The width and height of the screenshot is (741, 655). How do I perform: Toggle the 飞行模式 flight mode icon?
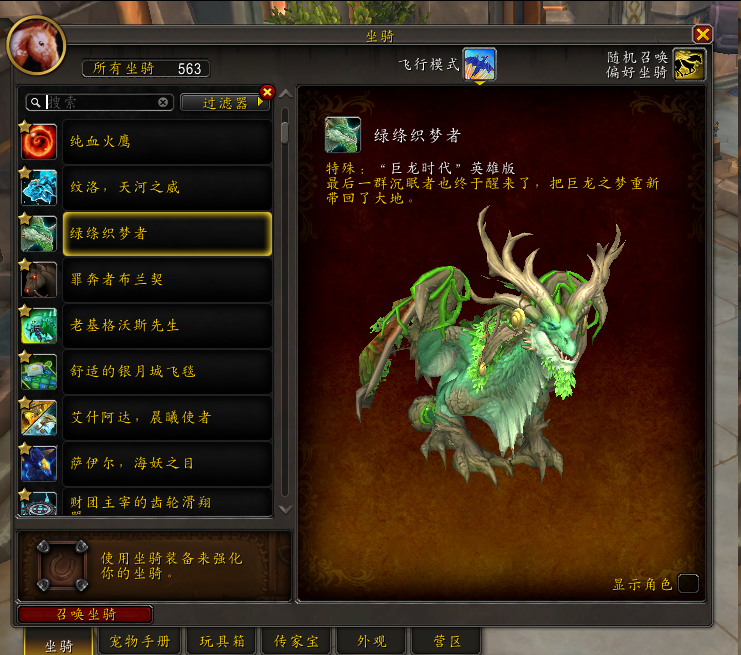479,65
